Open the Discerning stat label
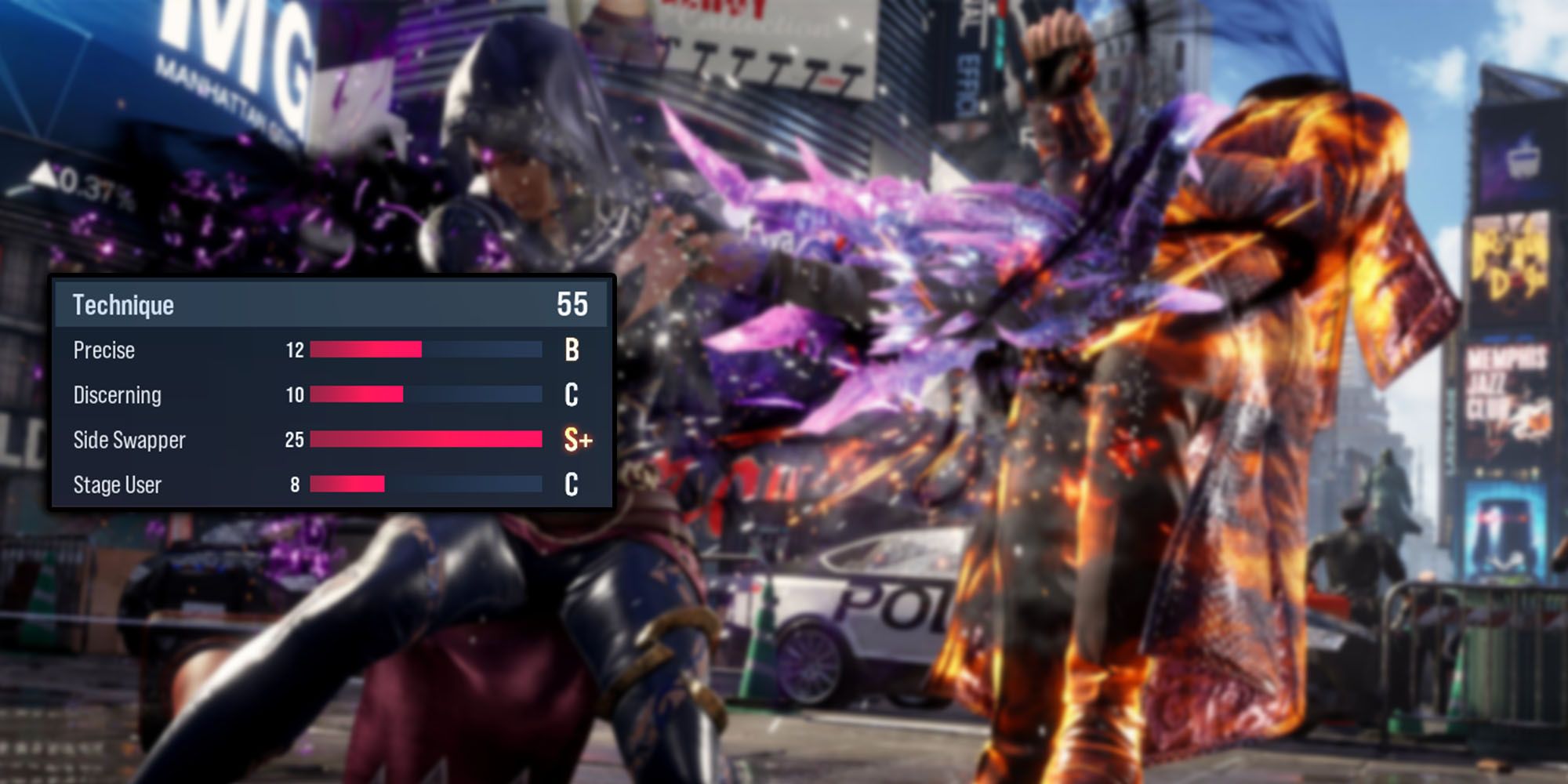The image size is (1568, 784). (x=118, y=395)
